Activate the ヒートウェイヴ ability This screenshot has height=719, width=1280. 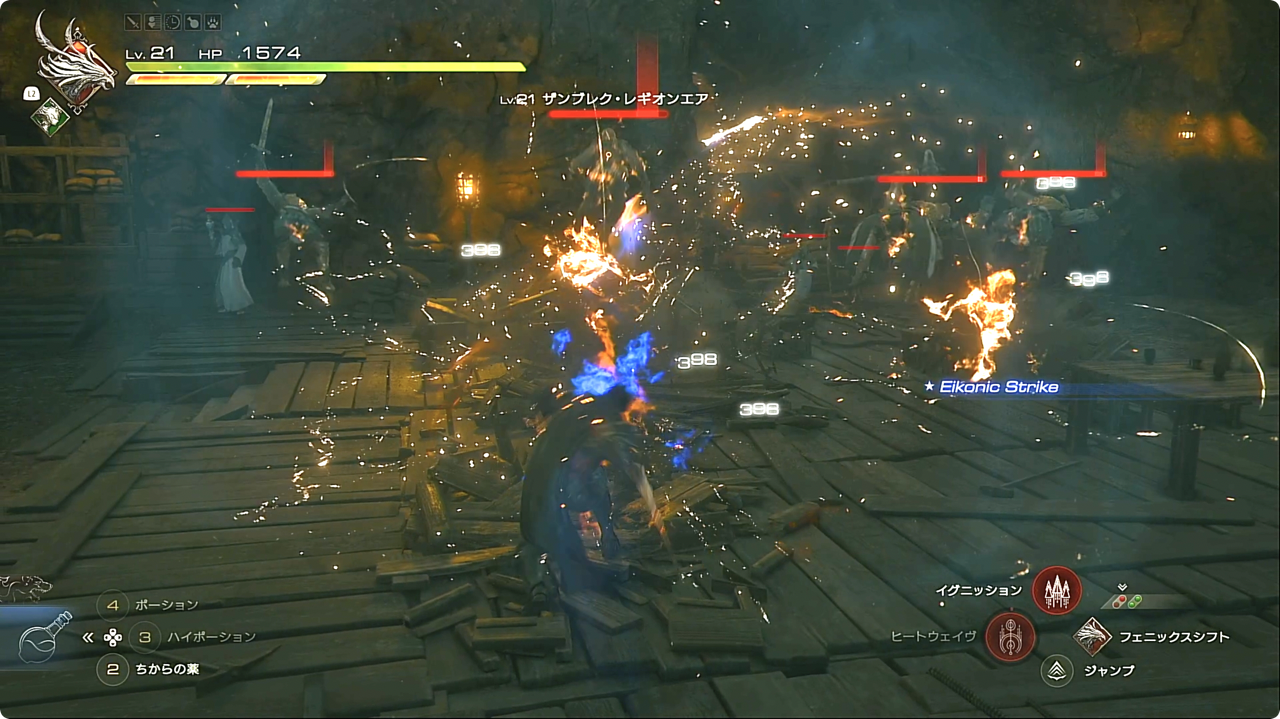coord(1009,637)
